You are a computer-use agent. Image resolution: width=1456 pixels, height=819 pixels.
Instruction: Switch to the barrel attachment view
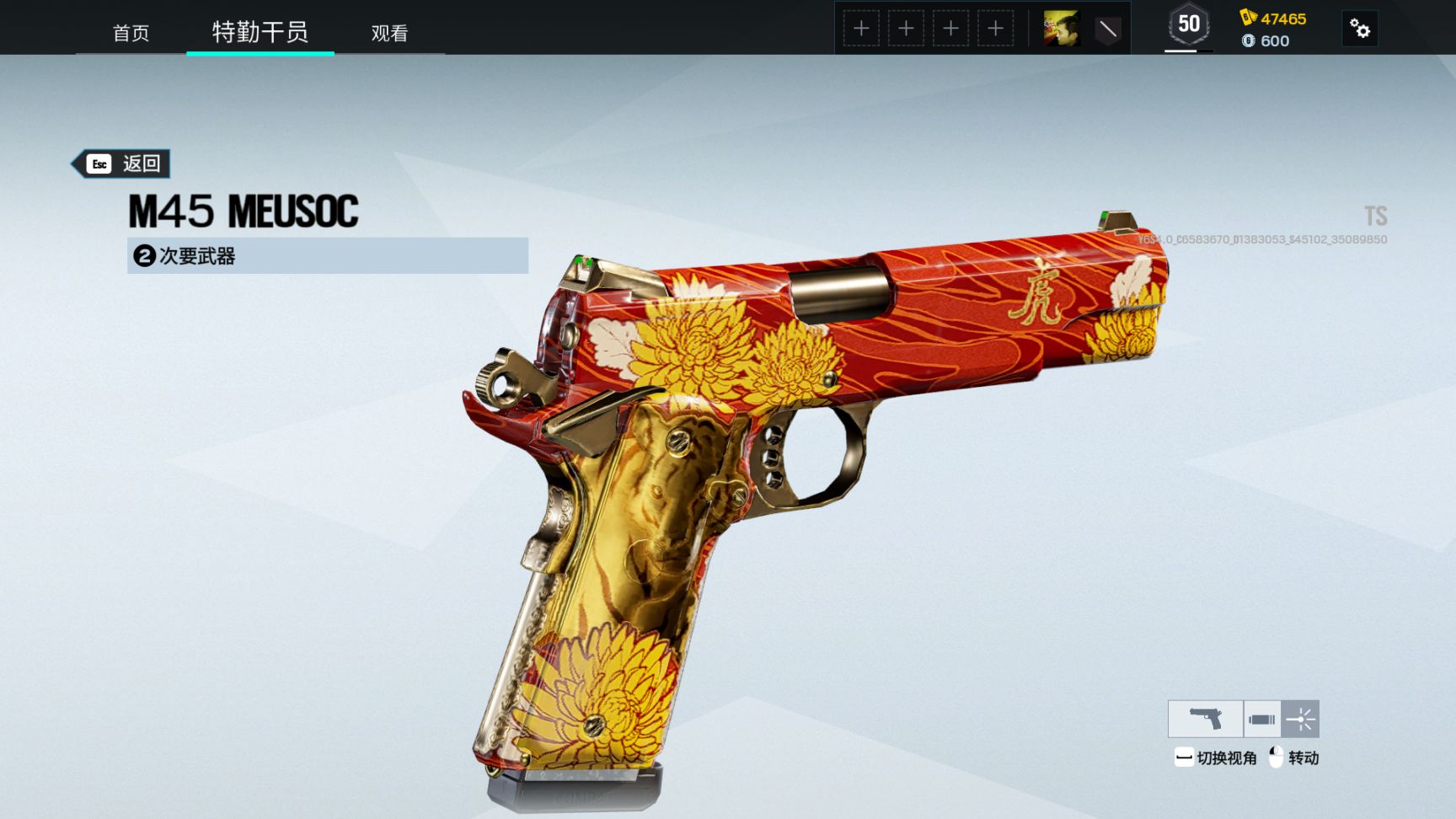click(1261, 719)
